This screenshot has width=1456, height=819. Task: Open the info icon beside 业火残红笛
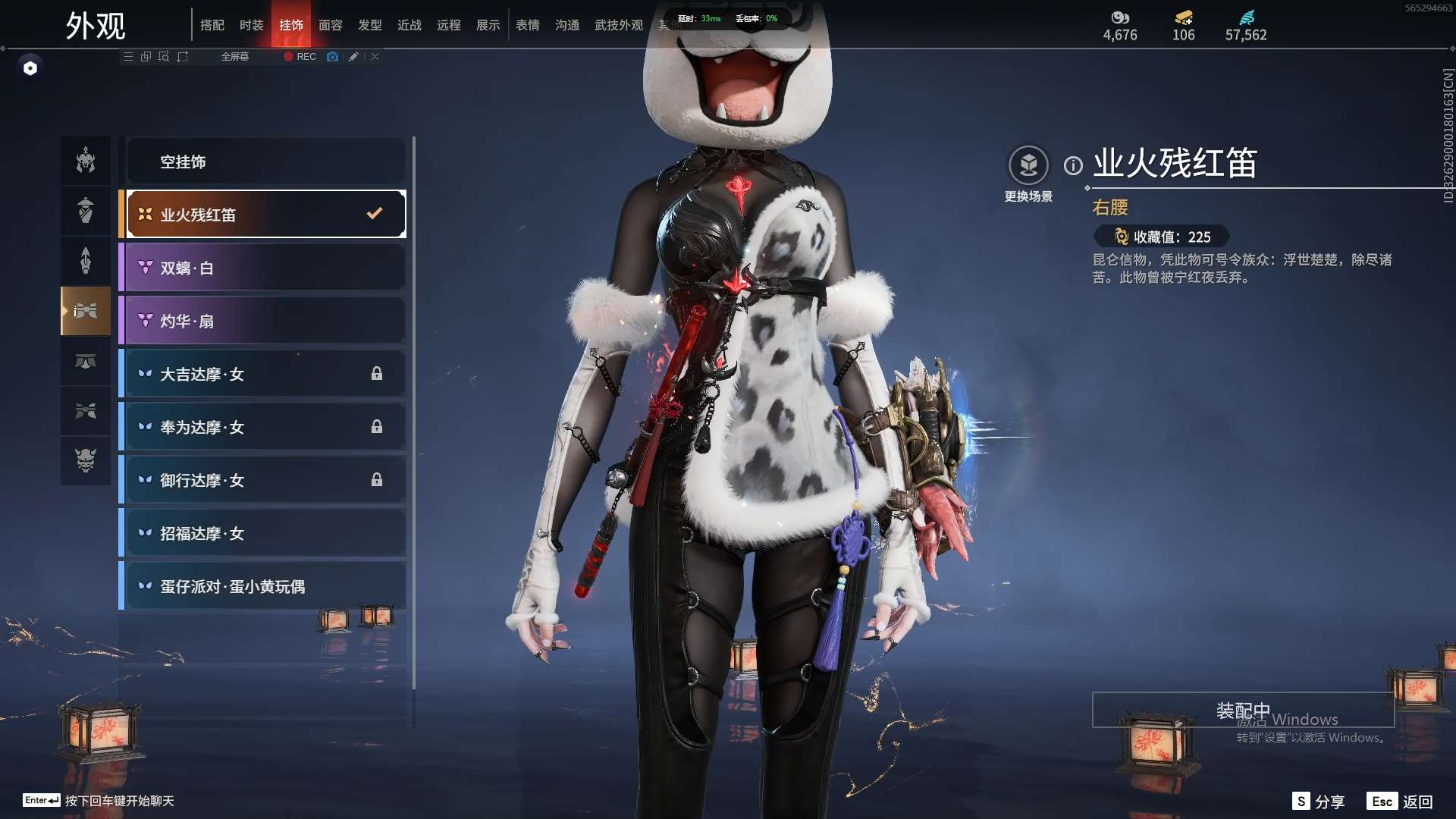[1072, 165]
